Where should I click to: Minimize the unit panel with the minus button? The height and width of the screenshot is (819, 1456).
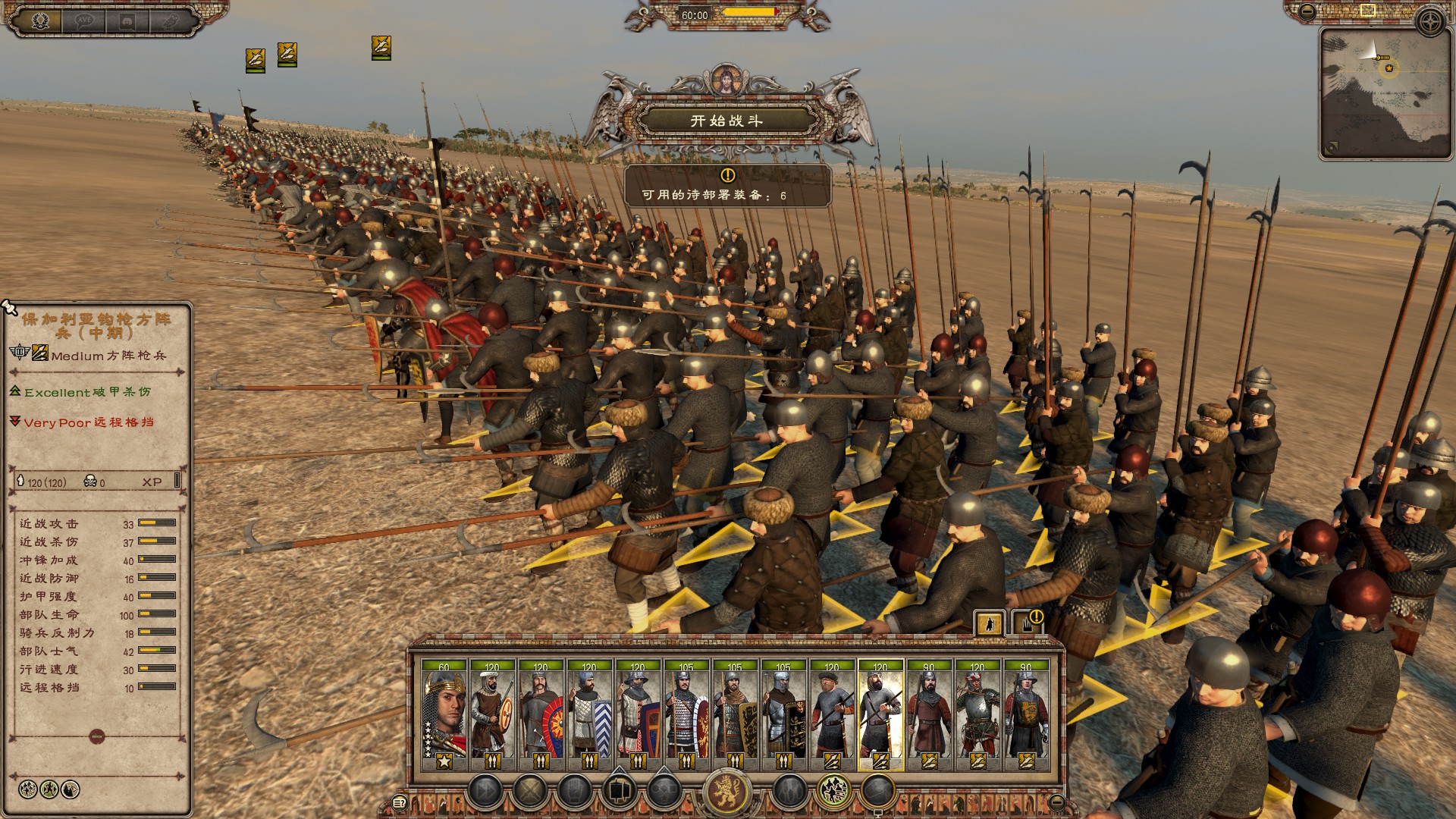1056,802
